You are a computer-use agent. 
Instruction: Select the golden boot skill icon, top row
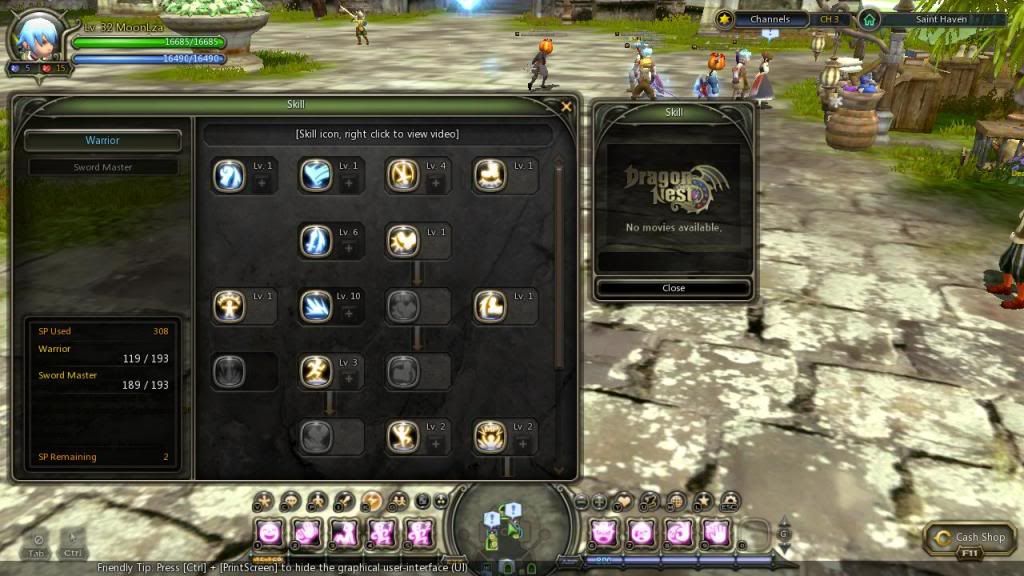tap(490, 176)
